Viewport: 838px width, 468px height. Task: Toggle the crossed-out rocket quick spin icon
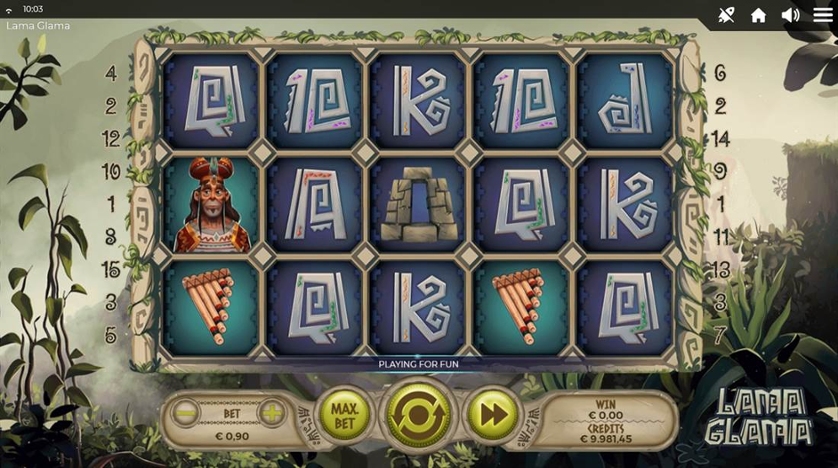click(726, 15)
